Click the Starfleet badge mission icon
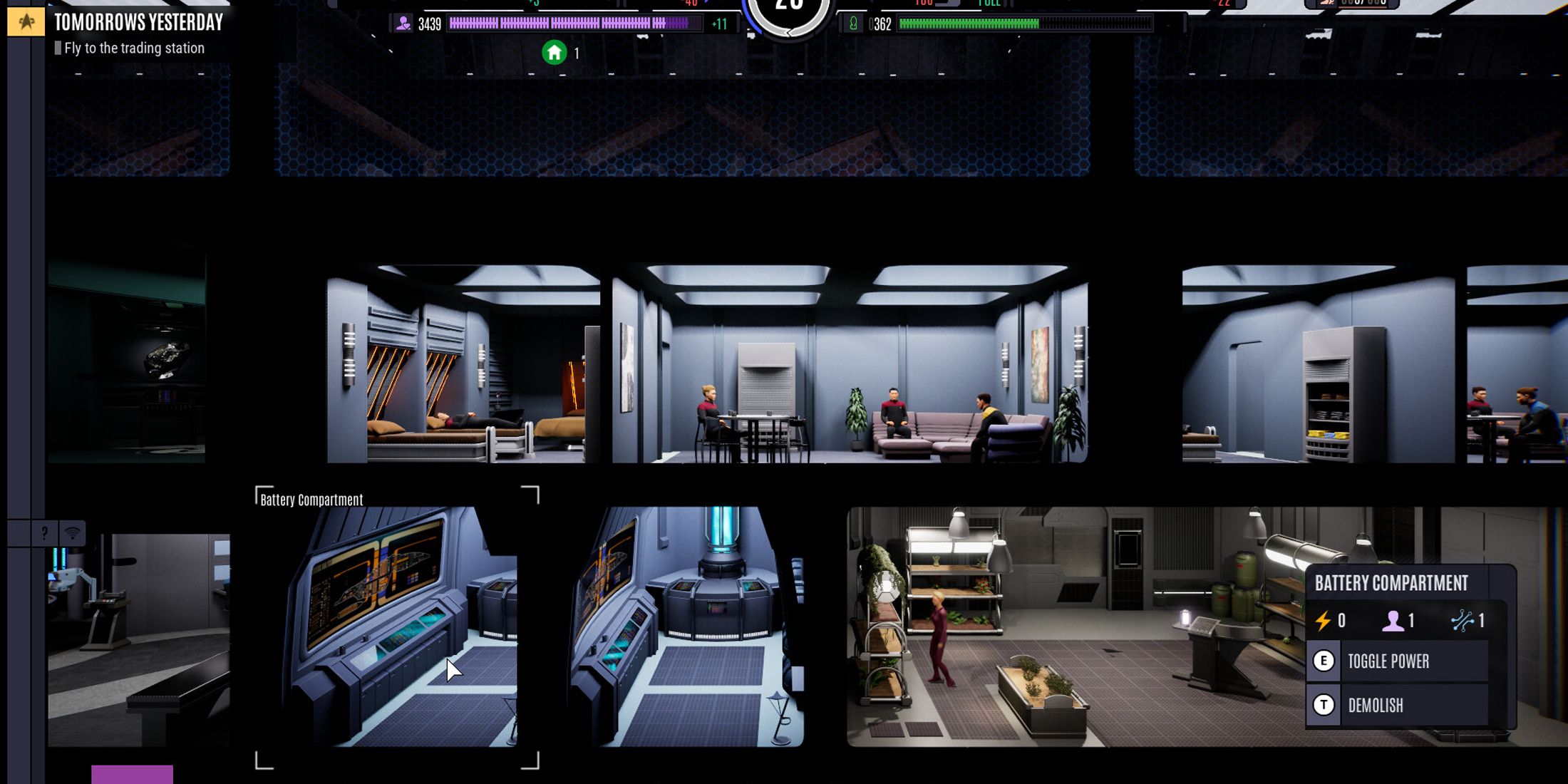This screenshot has width=1568, height=784. click(26, 22)
